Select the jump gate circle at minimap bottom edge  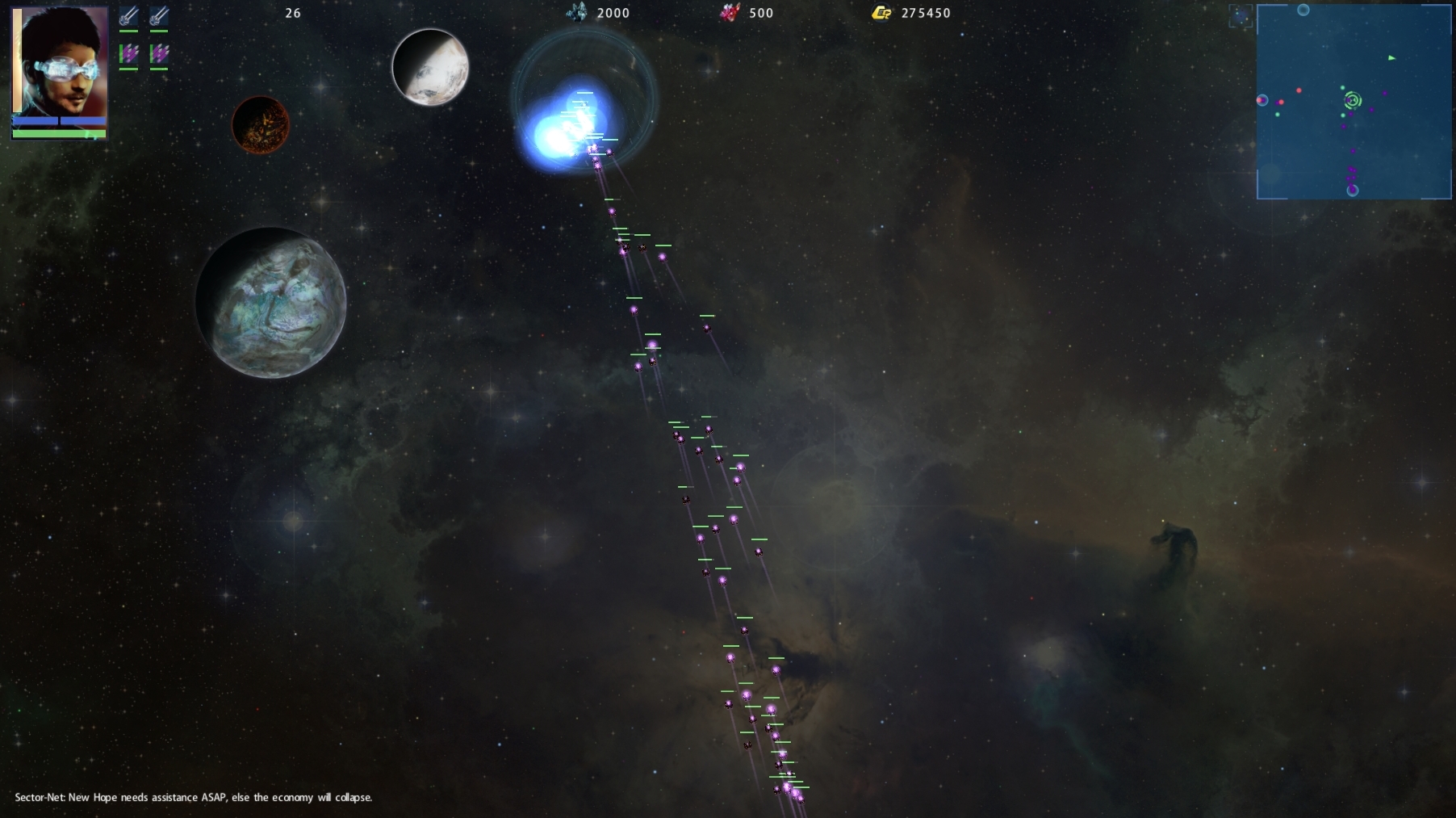[x=1353, y=191]
